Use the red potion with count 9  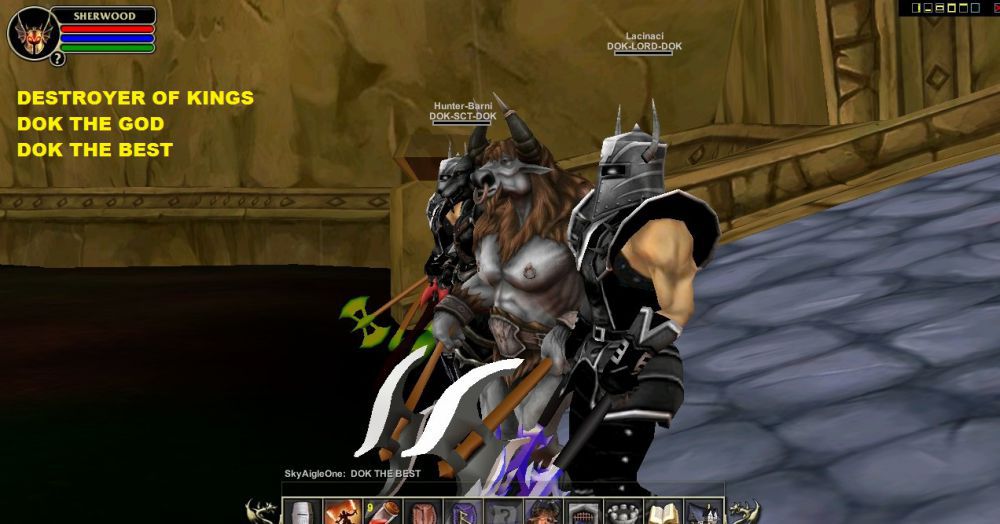(x=382, y=514)
